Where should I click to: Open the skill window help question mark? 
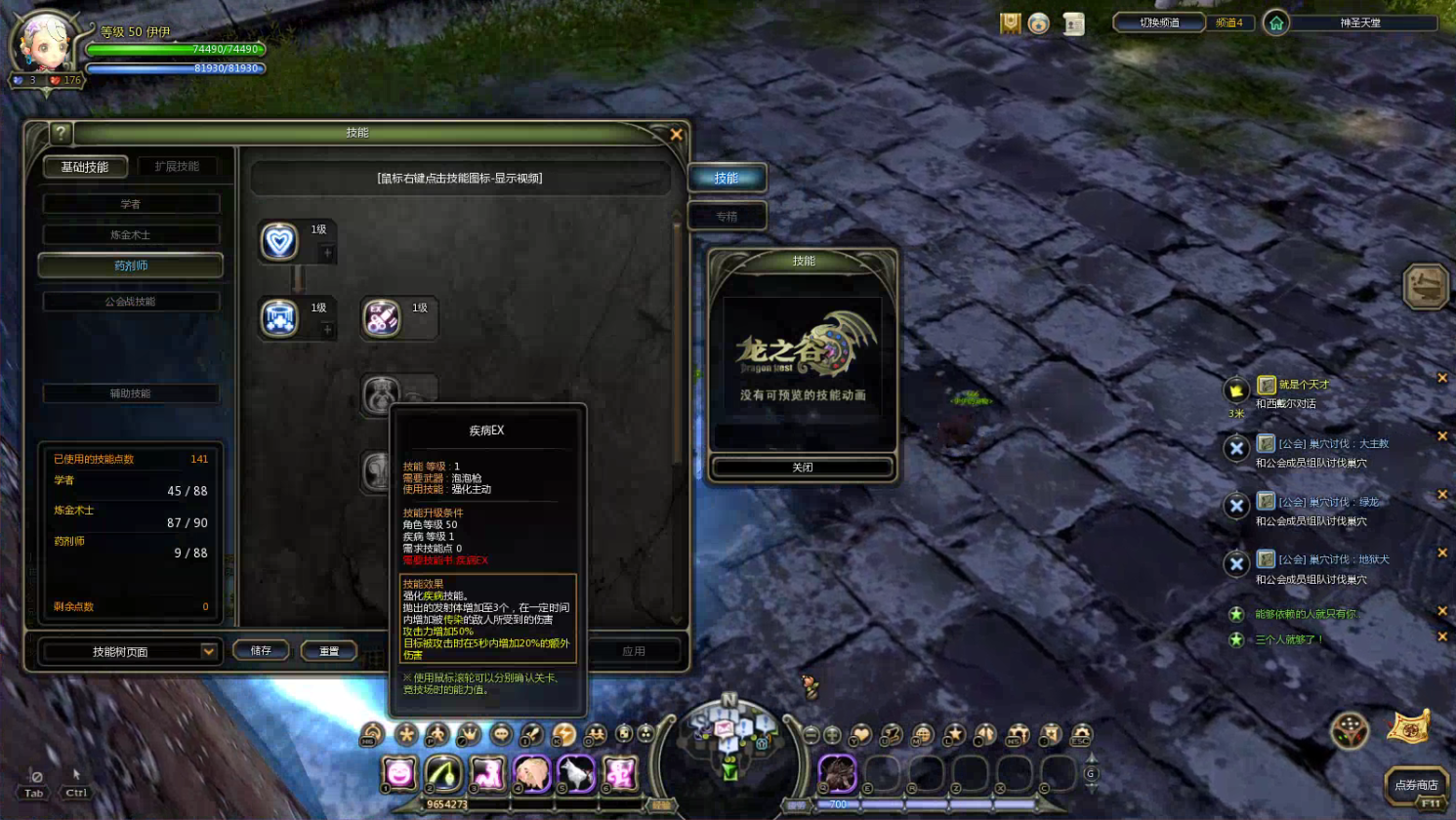click(x=61, y=134)
